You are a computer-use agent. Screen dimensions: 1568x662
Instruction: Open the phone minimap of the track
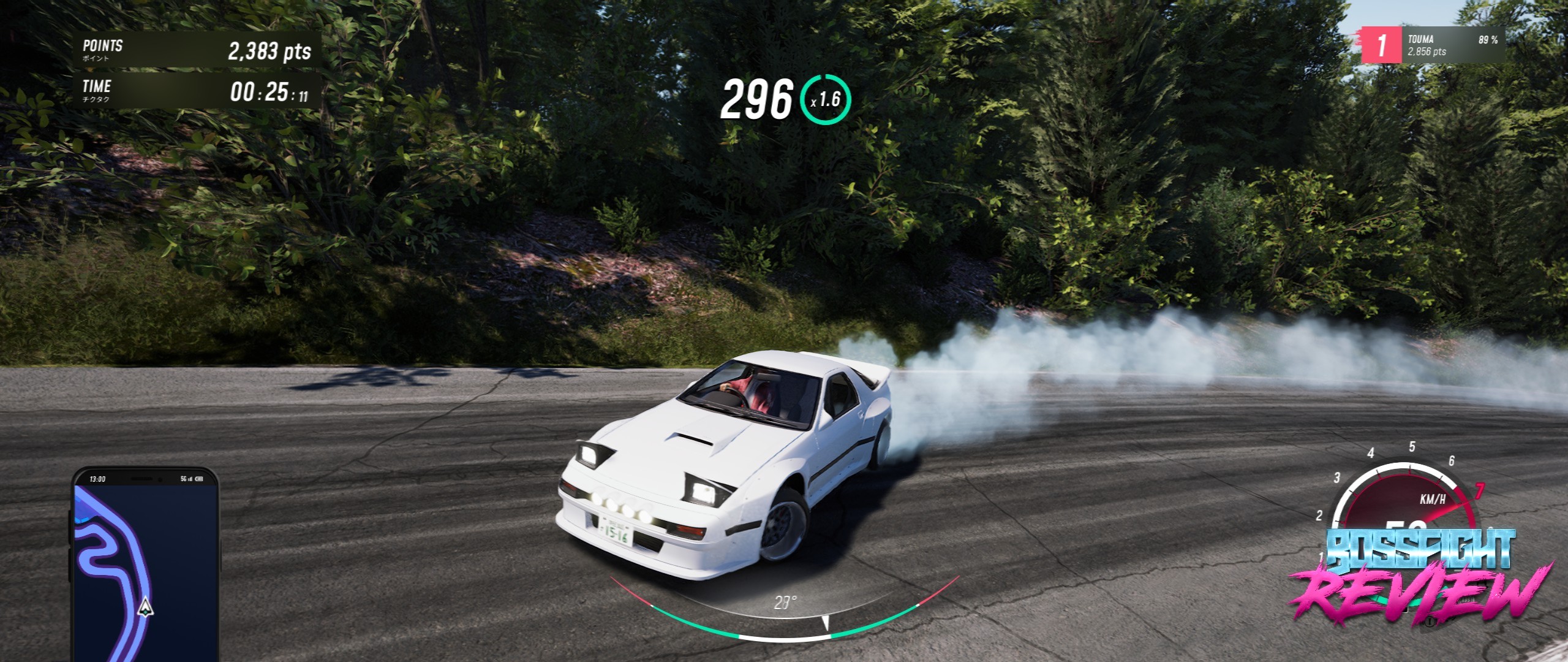146,567
